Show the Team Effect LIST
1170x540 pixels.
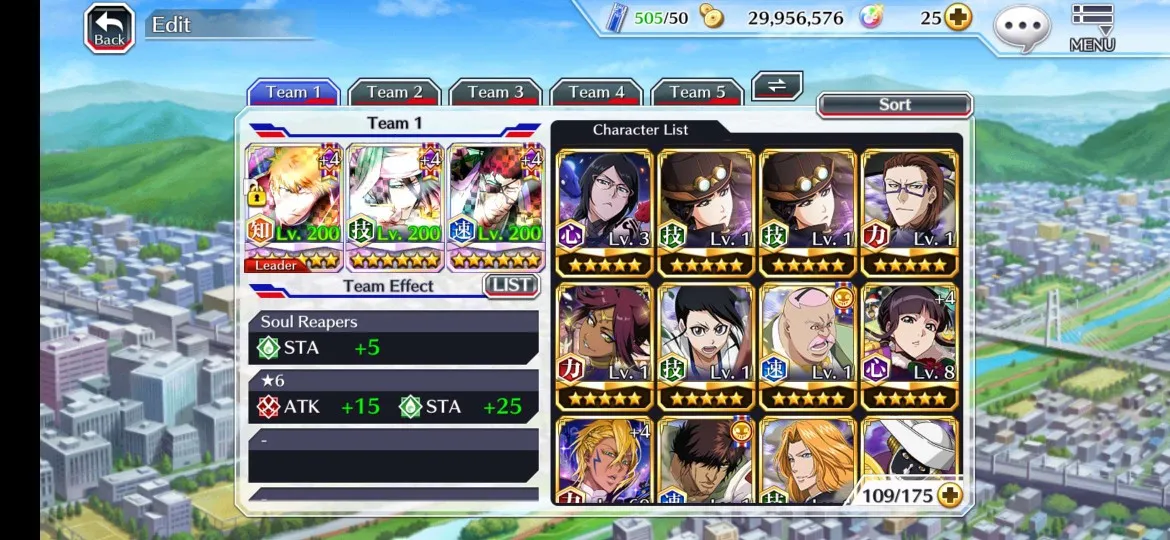(x=511, y=286)
